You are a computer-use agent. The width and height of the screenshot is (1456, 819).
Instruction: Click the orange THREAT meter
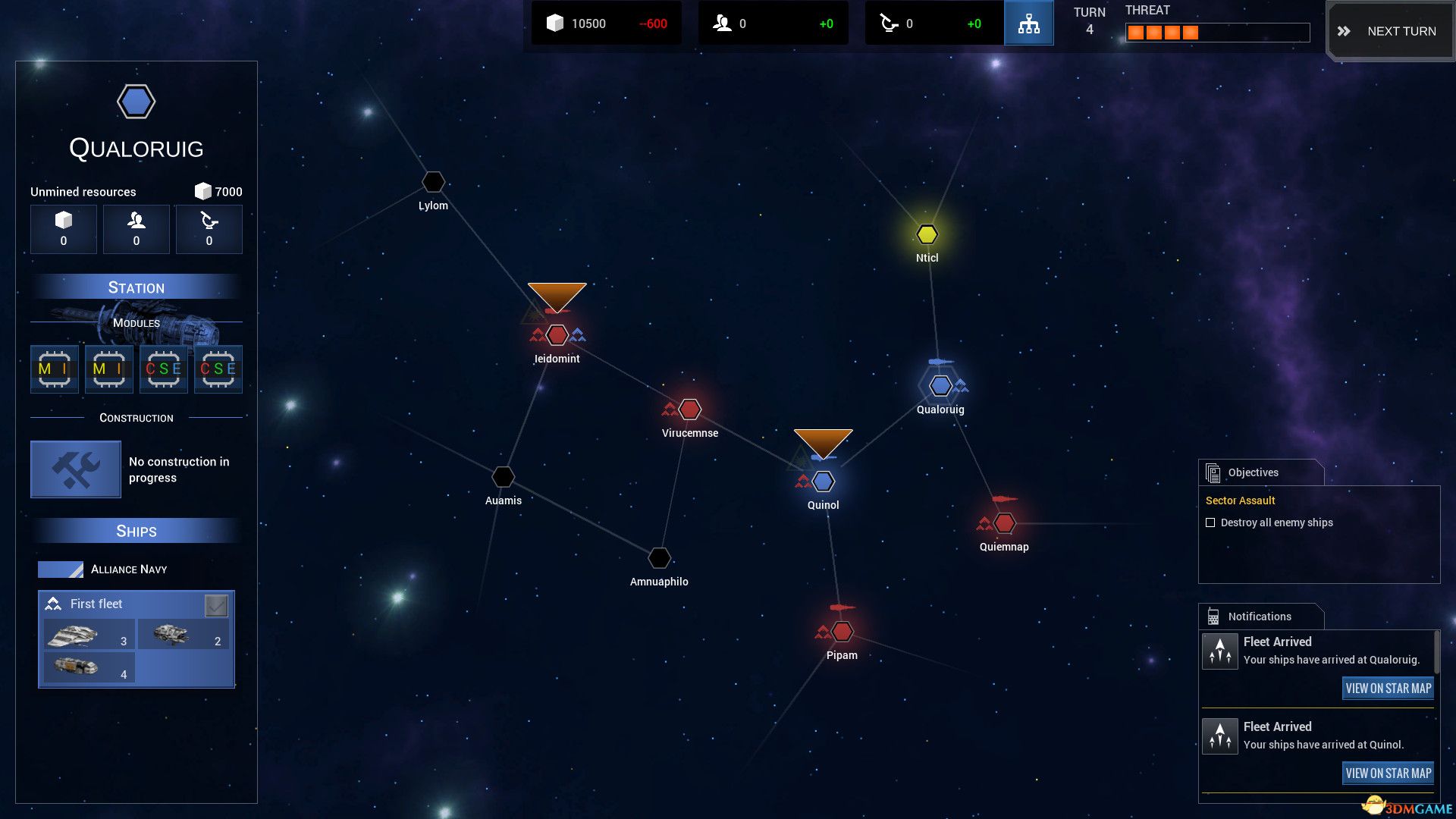pos(1163,32)
